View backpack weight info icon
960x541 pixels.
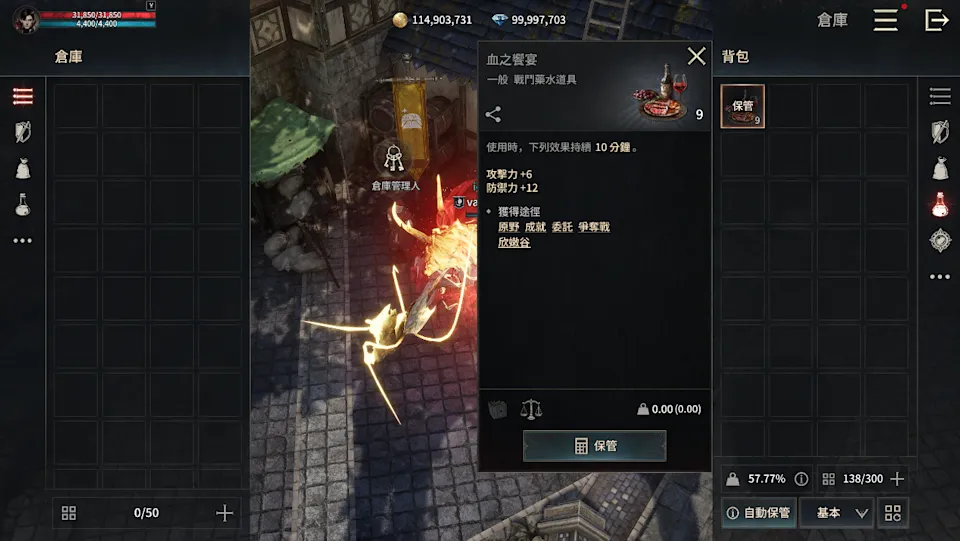(x=801, y=479)
